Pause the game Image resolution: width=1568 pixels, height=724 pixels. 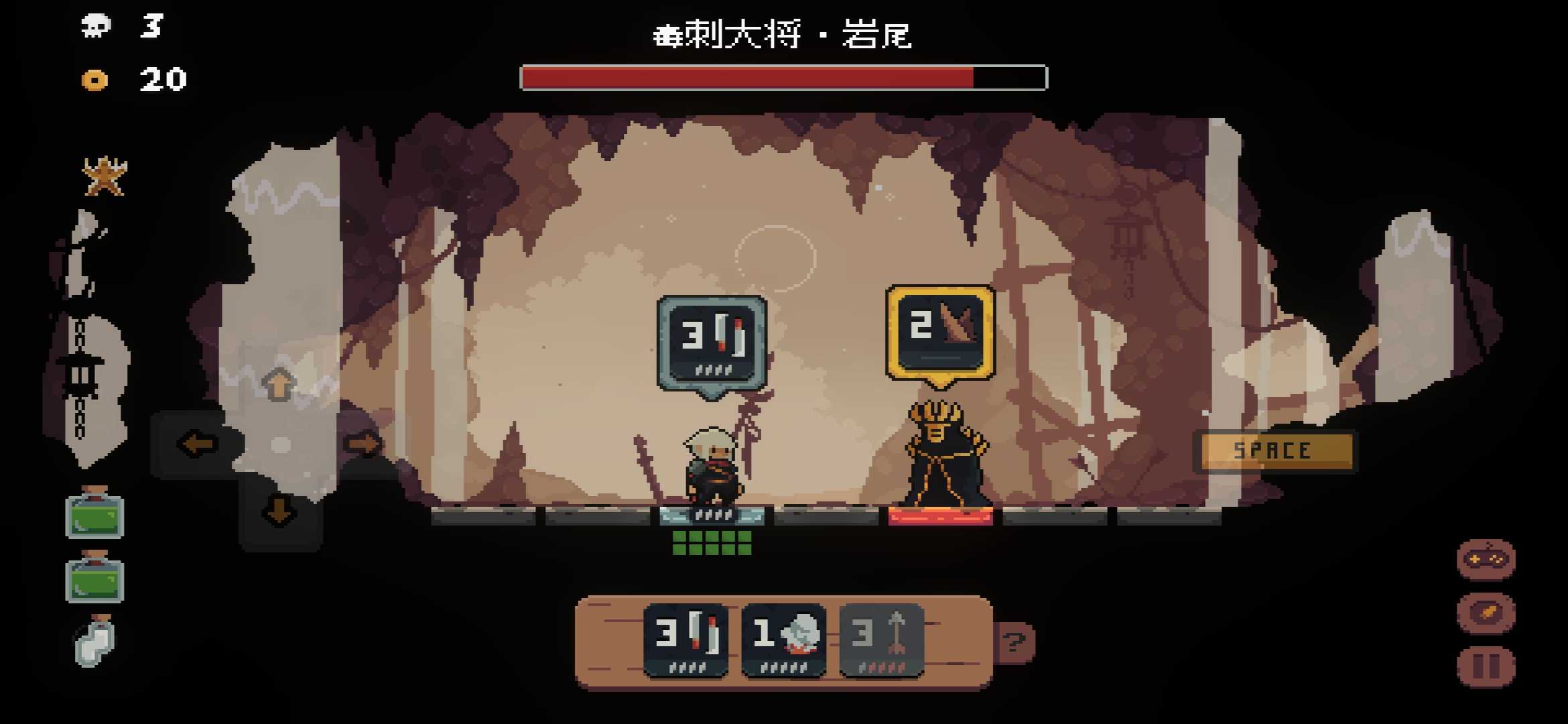point(1486,666)
